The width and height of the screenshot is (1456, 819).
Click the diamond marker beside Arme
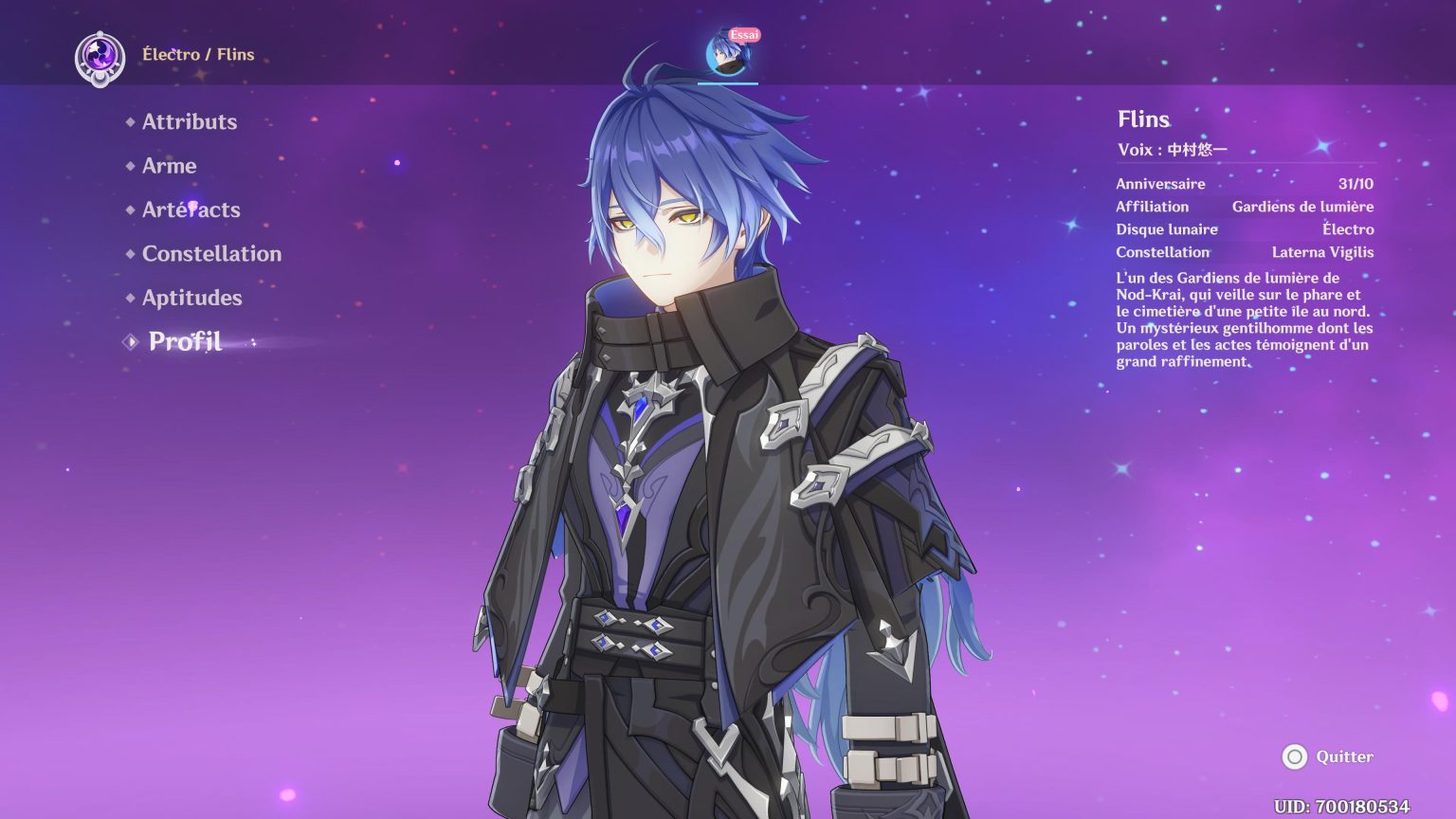129,166
